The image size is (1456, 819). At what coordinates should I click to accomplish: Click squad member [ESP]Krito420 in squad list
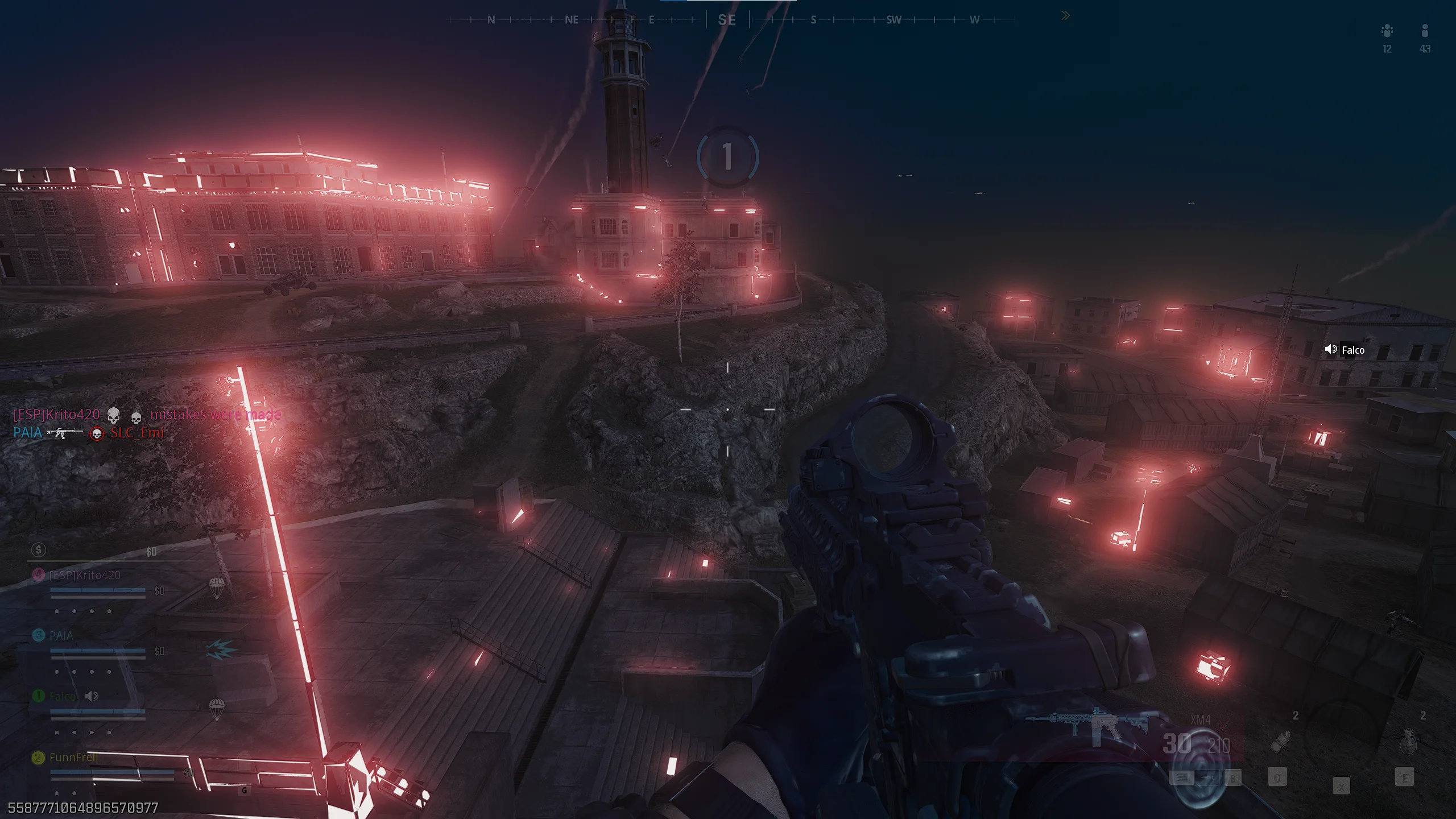84,575
